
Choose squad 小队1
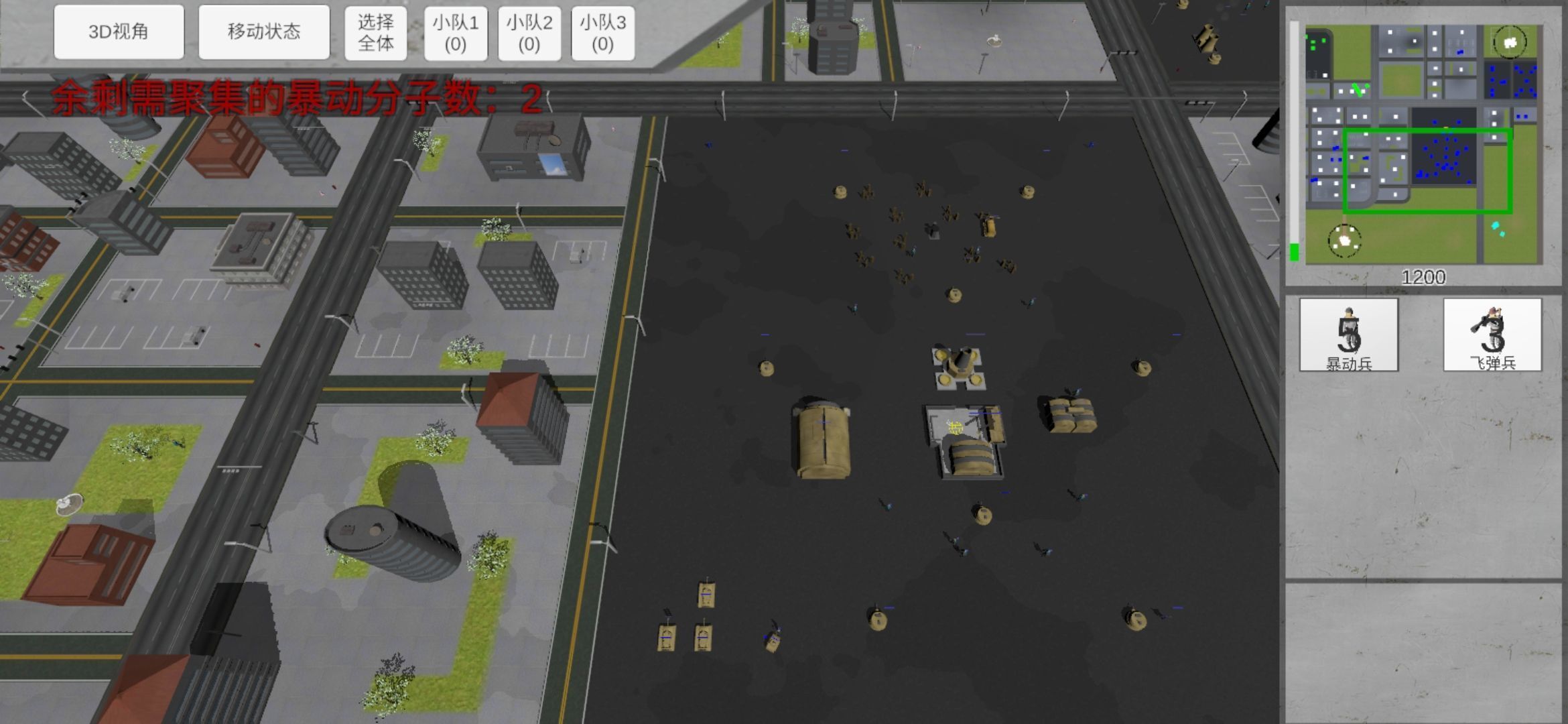[x=456, y=34]
